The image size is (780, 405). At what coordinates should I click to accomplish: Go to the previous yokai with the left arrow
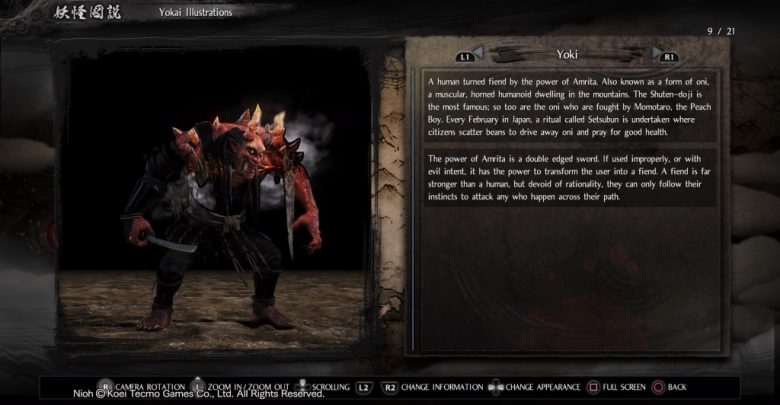click(477, 52)
